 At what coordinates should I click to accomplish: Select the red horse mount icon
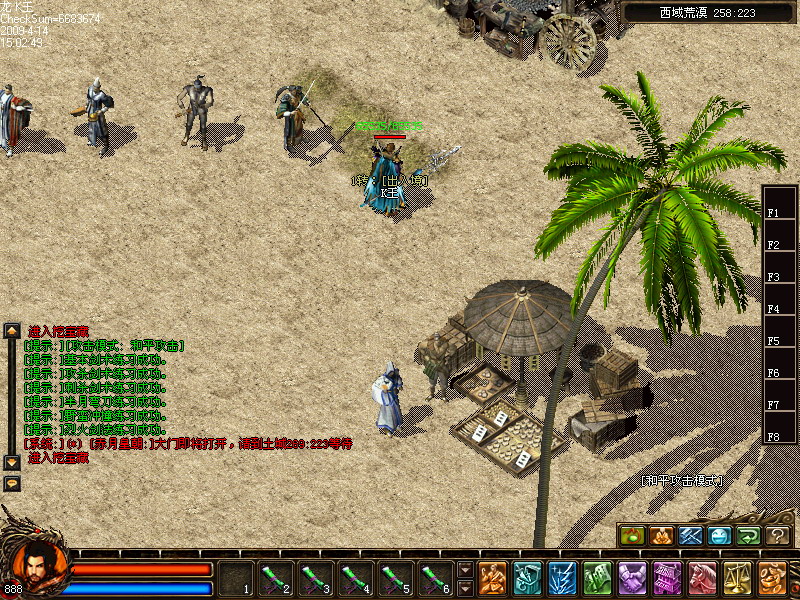(x=702, y=578)
